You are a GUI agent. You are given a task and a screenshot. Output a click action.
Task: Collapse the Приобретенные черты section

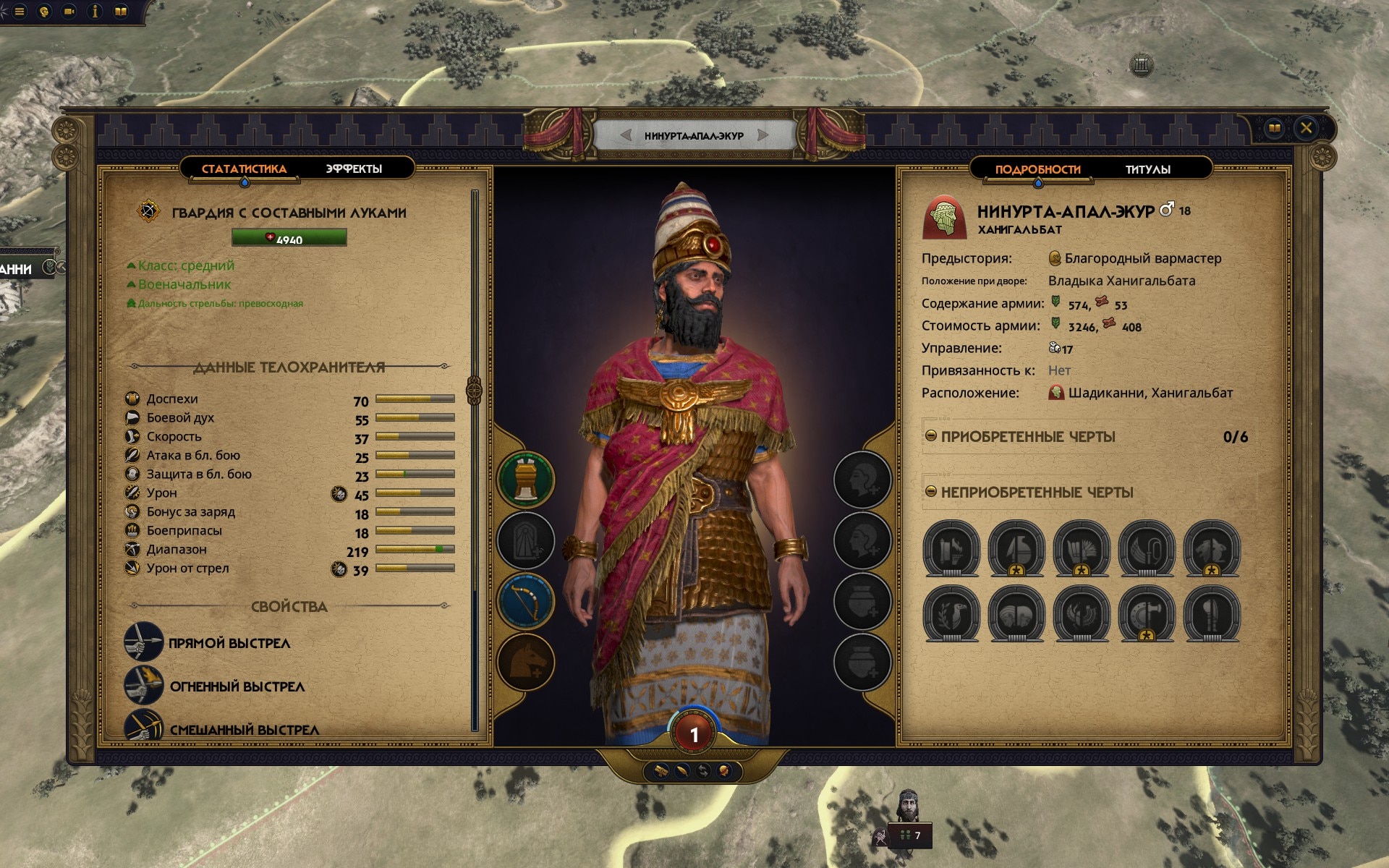tap(931, 436)
